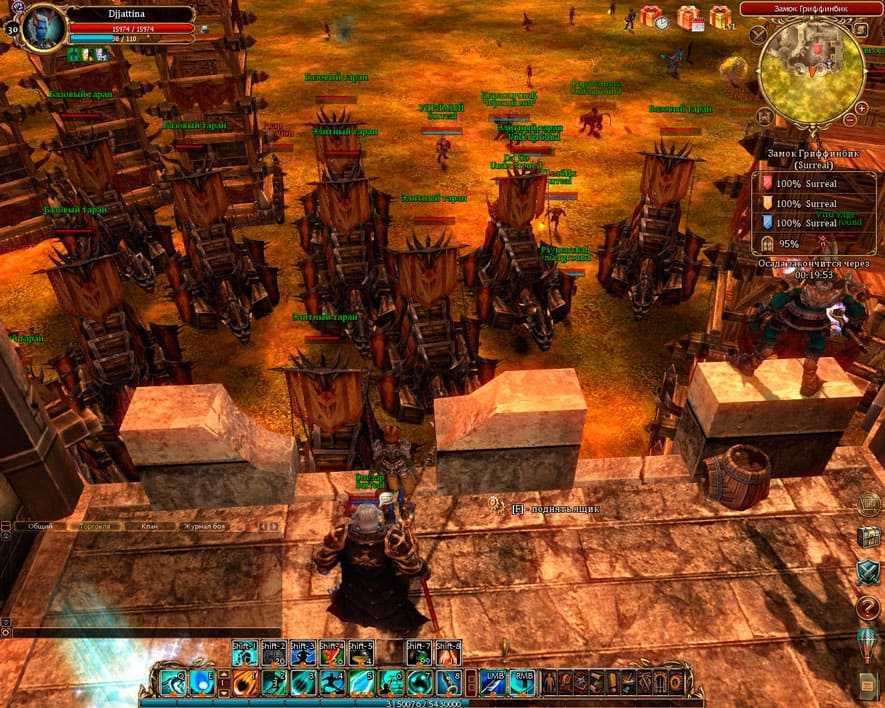Image resolution: width=885 pixels, height=708 pixels.
Task: Click the Djjattina character portrait
Action: pyautogui.click(x=43, y=27)
